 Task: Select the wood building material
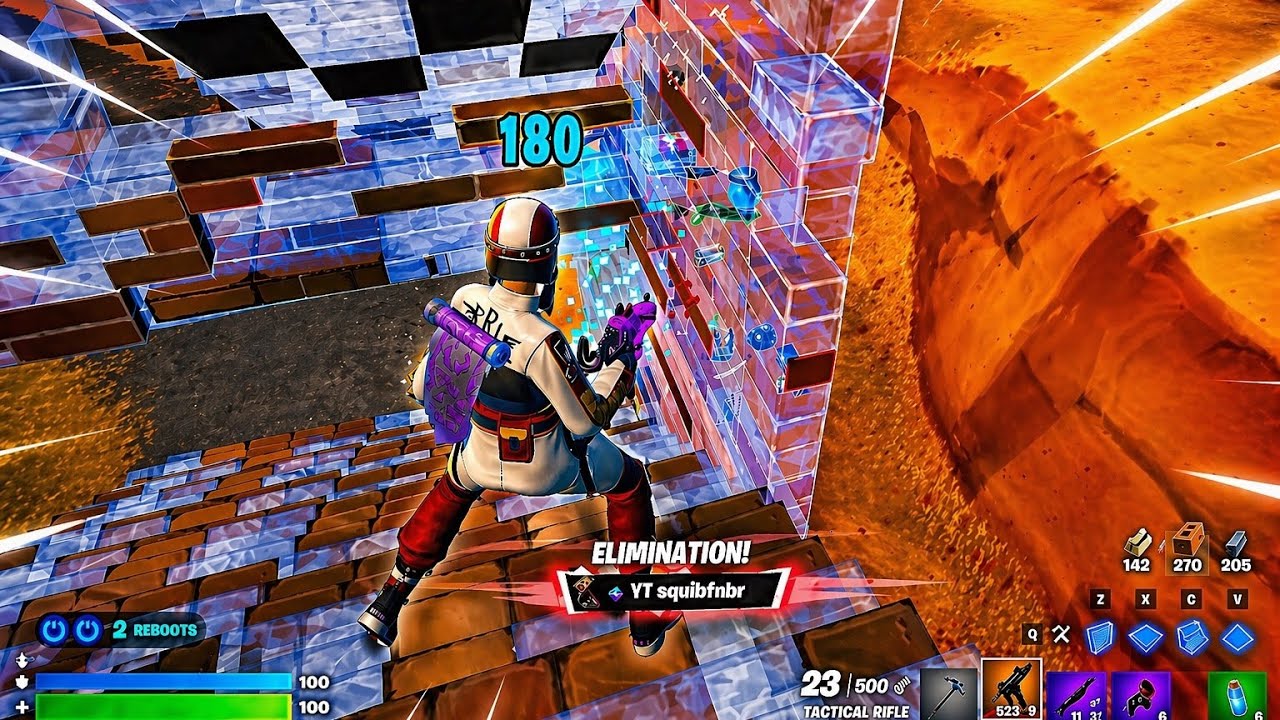click(1136, 546)
